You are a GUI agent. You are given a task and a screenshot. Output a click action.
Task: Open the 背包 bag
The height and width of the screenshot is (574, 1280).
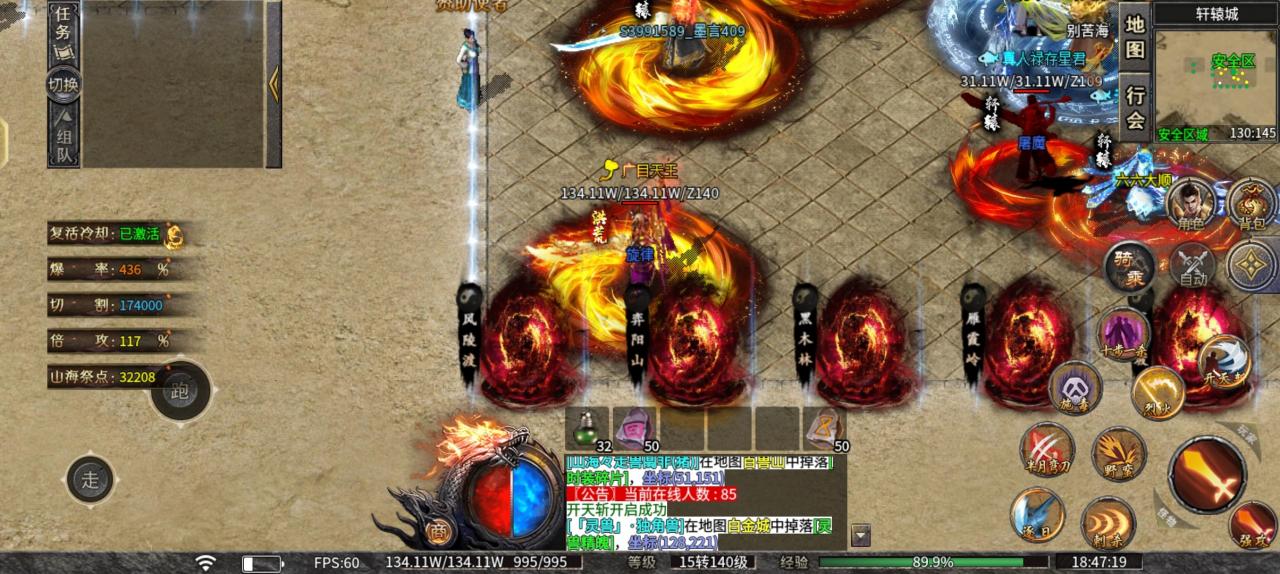point(1251,206)
